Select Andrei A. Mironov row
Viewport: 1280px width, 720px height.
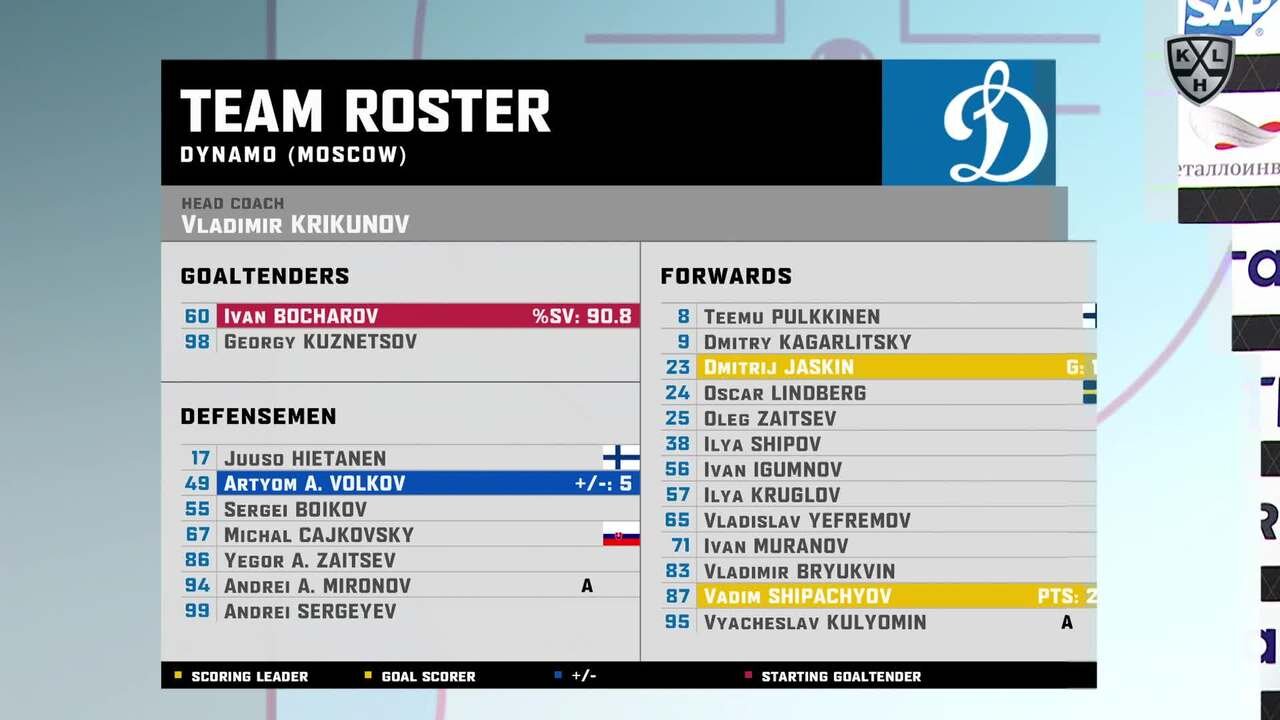(410, 586)
